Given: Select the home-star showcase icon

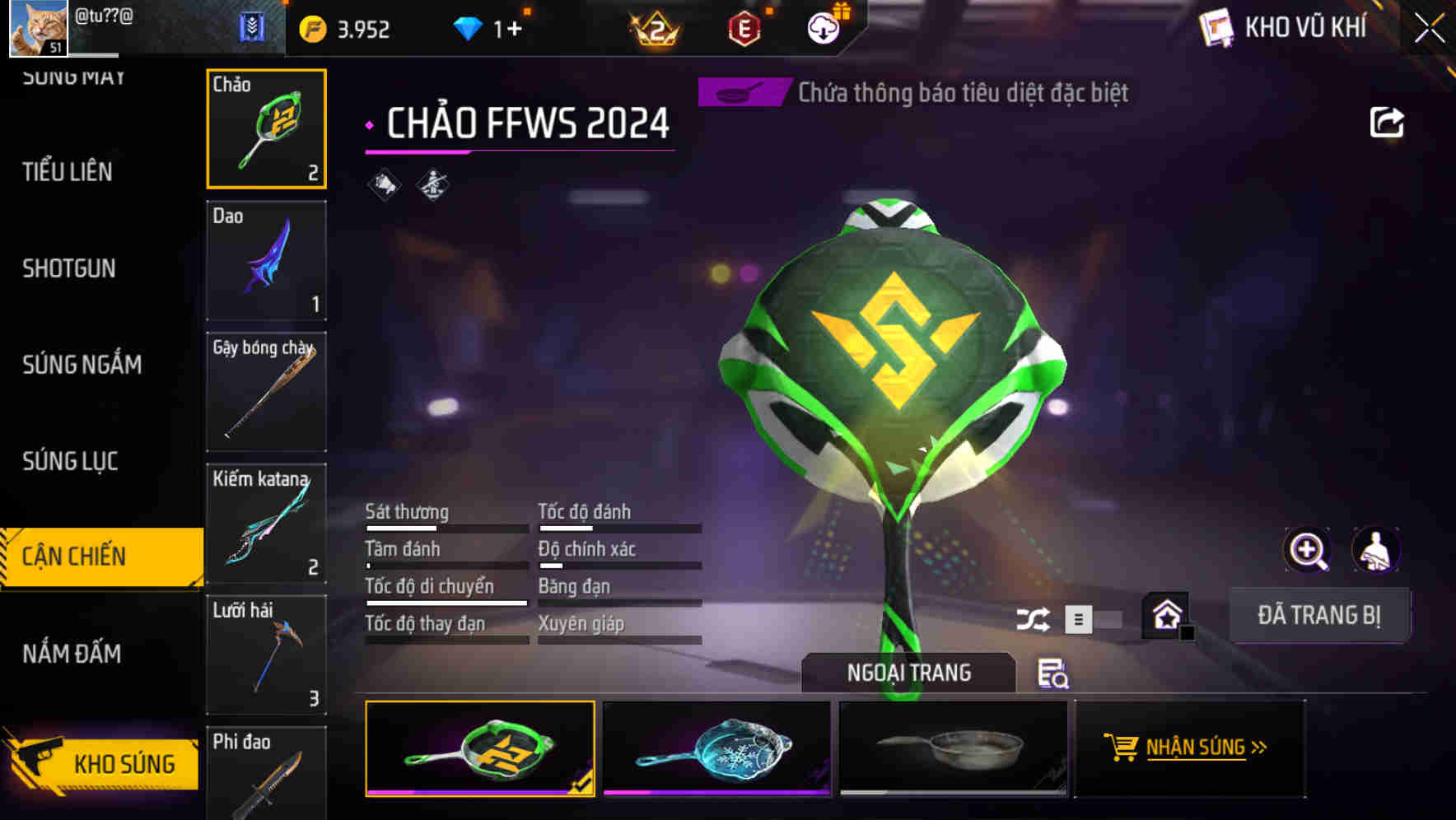Looking at the screenshot, I should [x=1167, y=615].
